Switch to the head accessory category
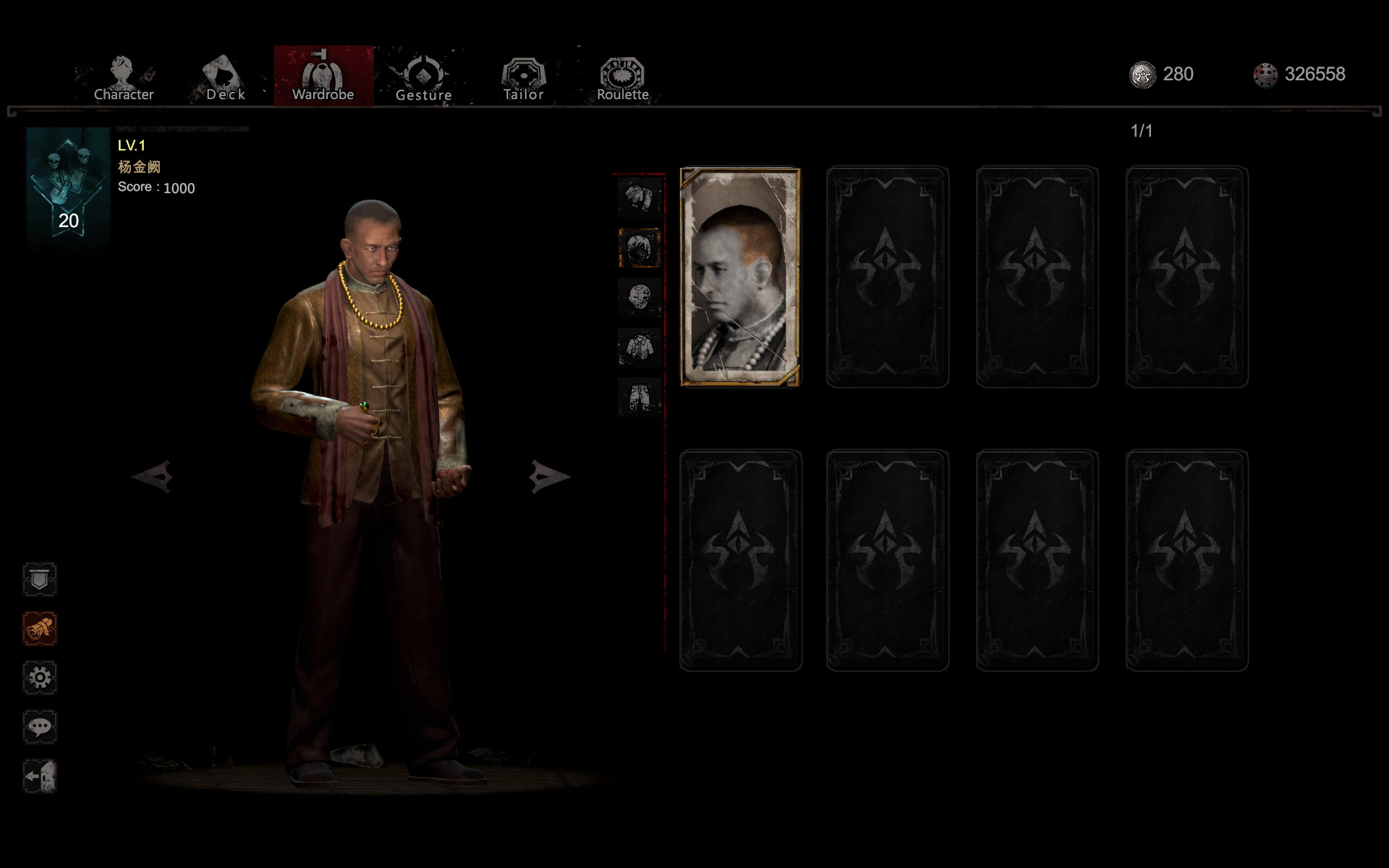 point(639,248)
